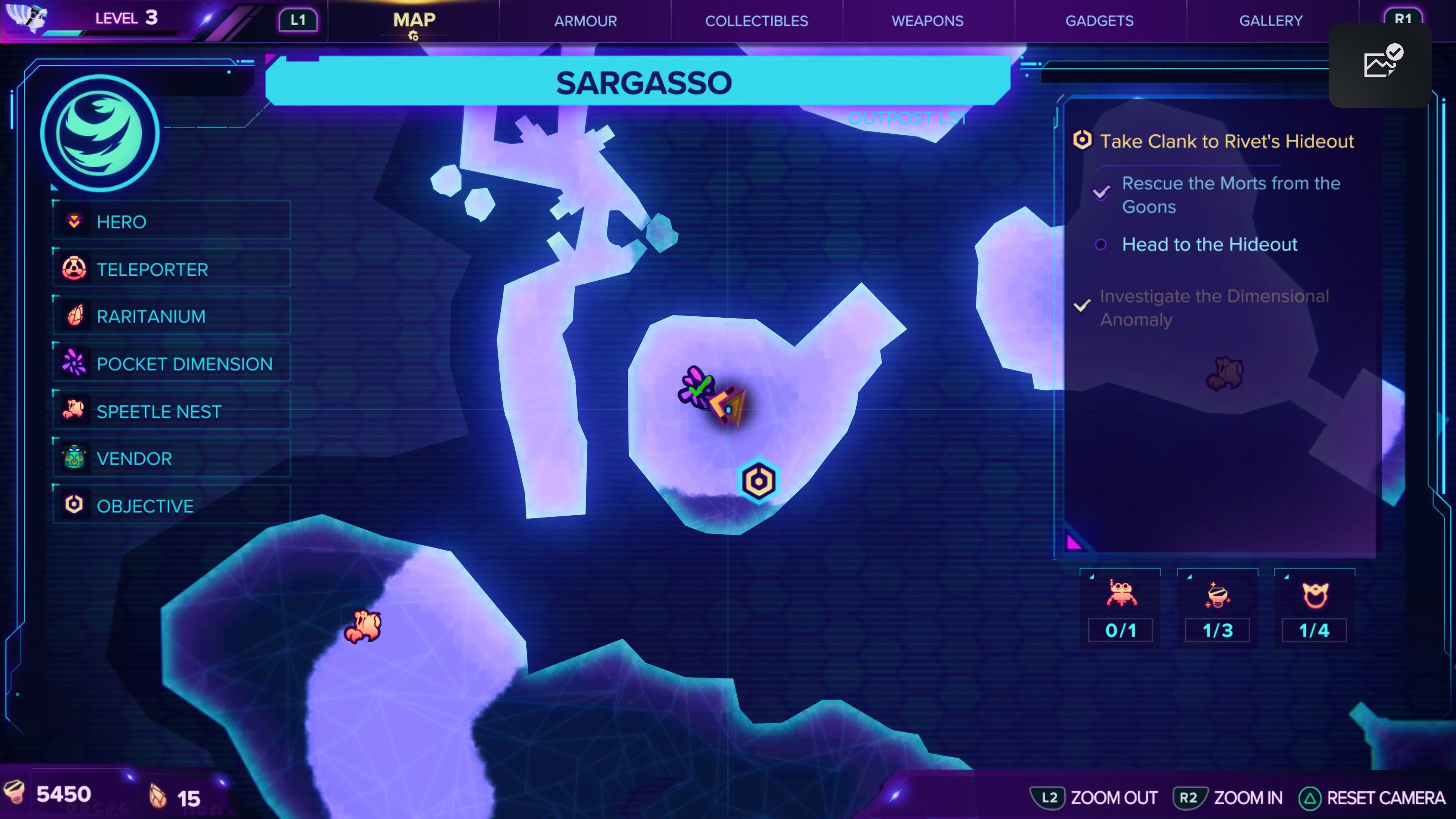This screenshot has width=1456, height=819.
Task: Switch to the Collectibles tab
Action: [756, 21]
